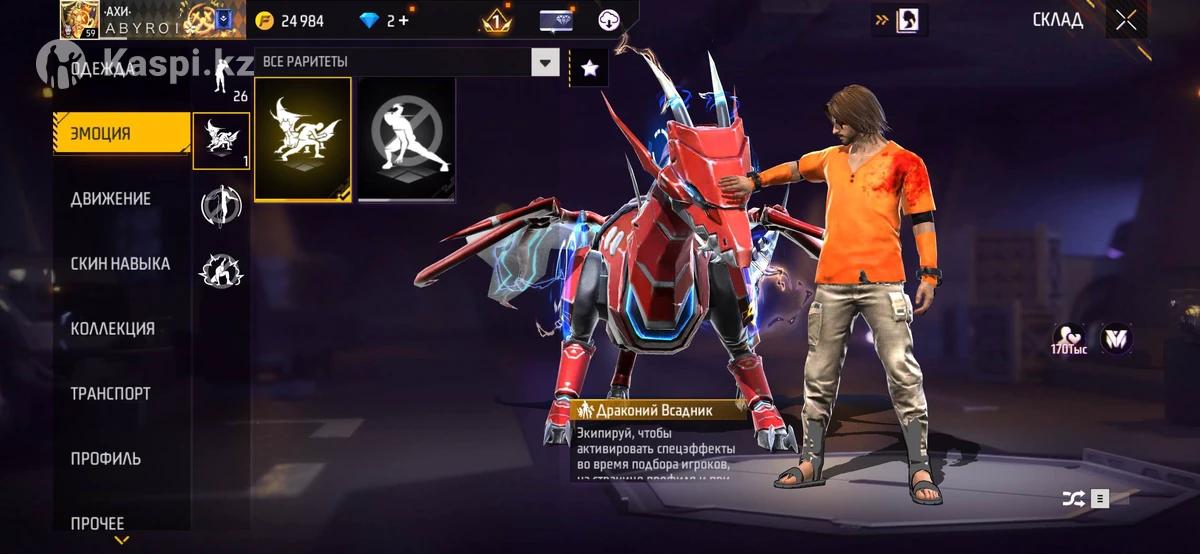Choose the crossed-out unequip emote tile
Viewport: 1200px width, 554px height.
coord(406,139)
